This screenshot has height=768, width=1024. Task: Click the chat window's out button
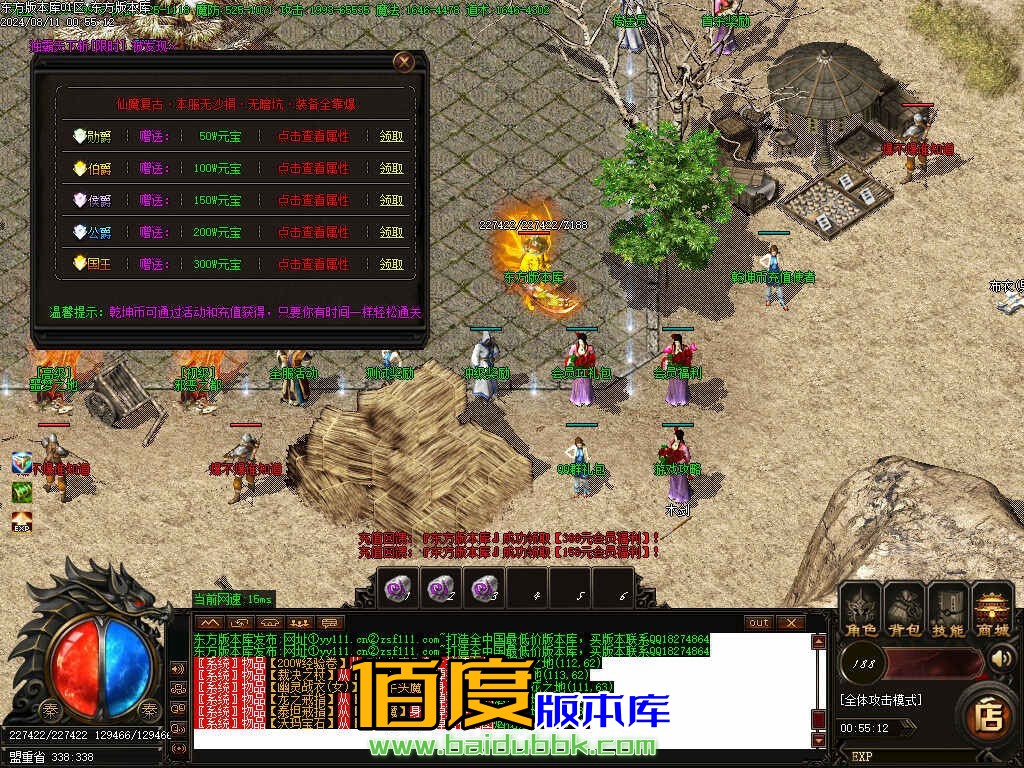[760, 622]
